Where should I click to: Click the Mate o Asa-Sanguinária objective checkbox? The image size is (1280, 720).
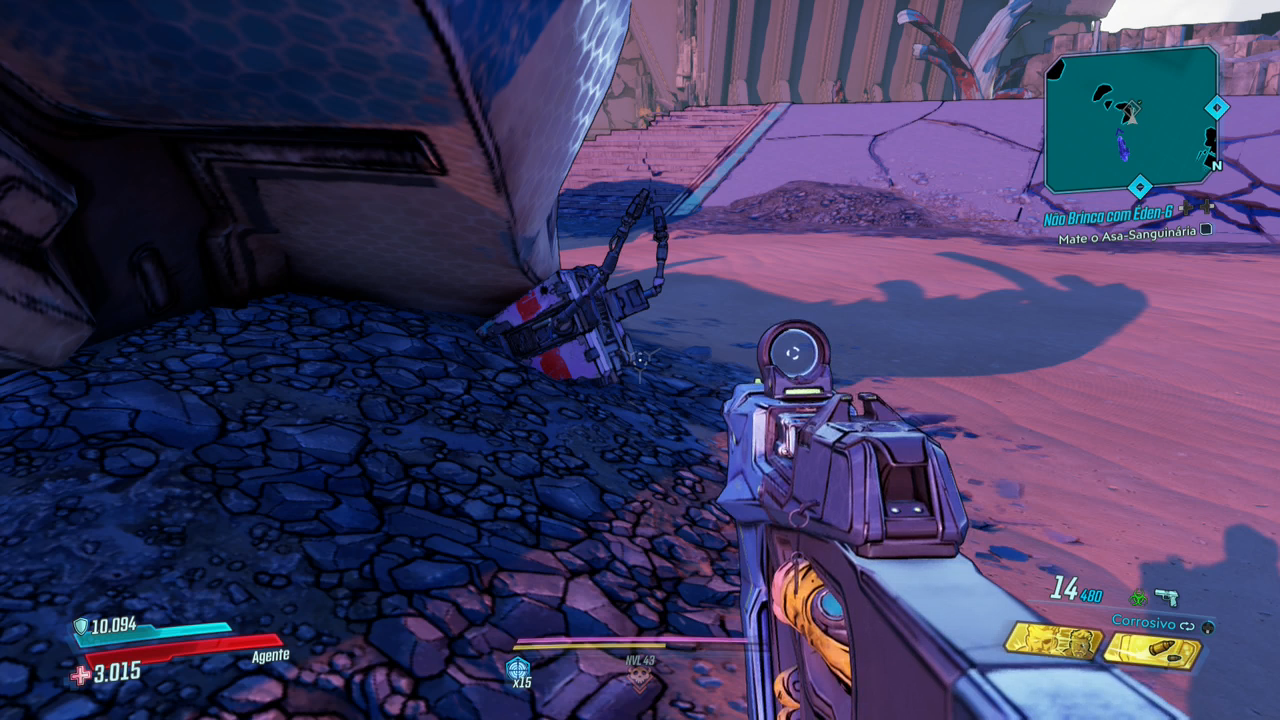1206,229
